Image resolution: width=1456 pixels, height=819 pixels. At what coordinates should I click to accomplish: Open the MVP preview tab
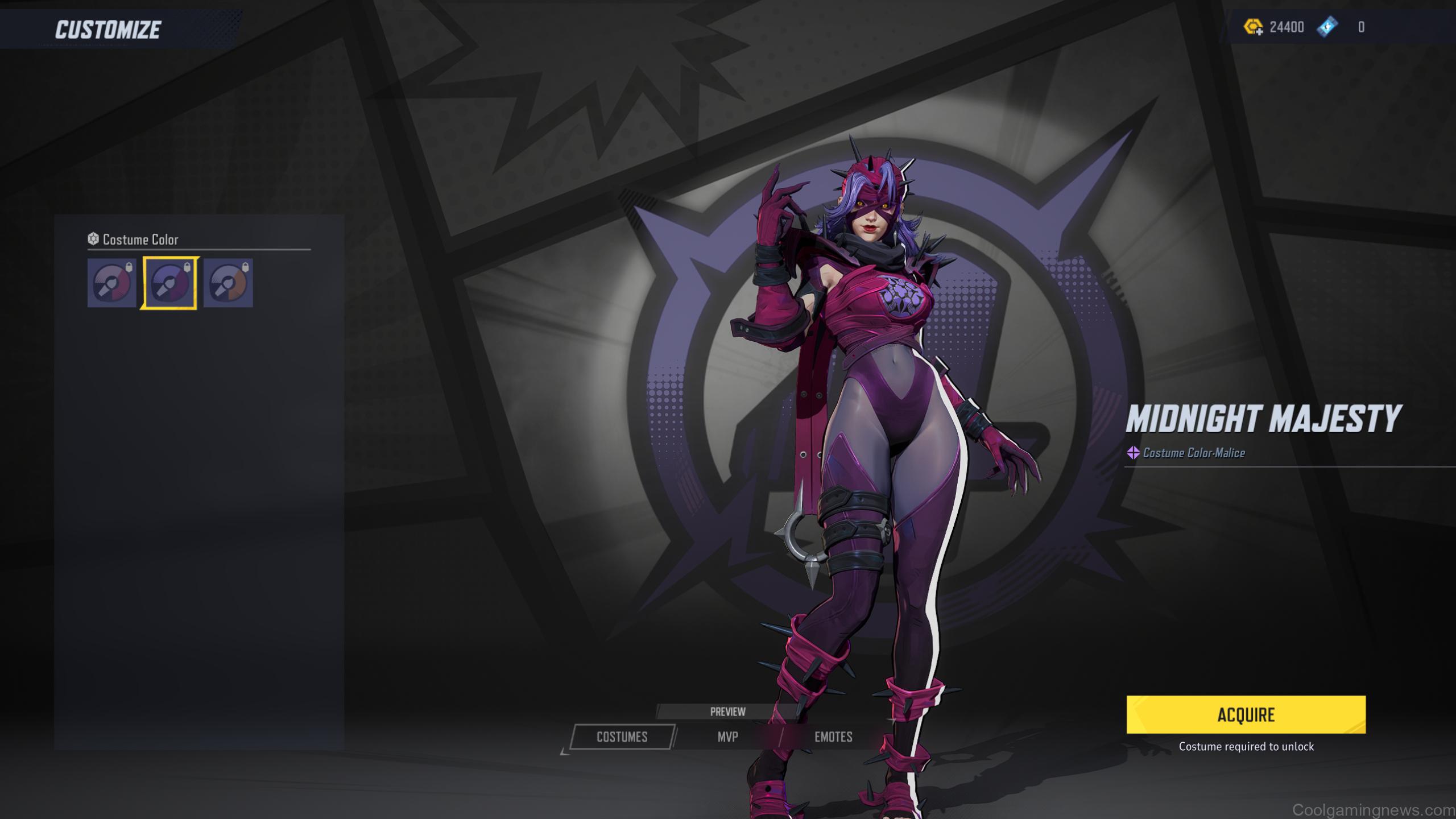(727, 737)
